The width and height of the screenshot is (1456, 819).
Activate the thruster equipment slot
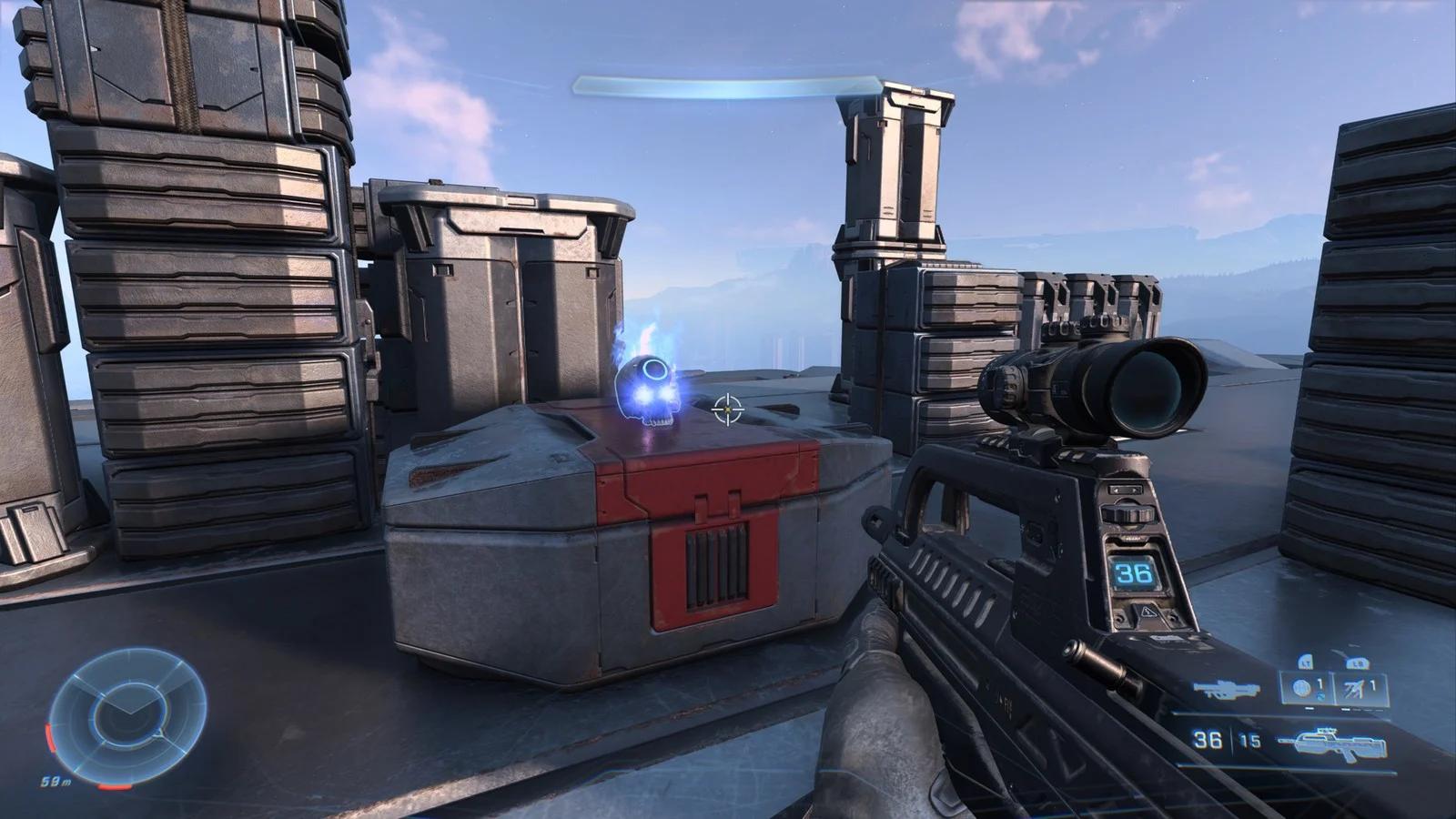pos(1358,688)
